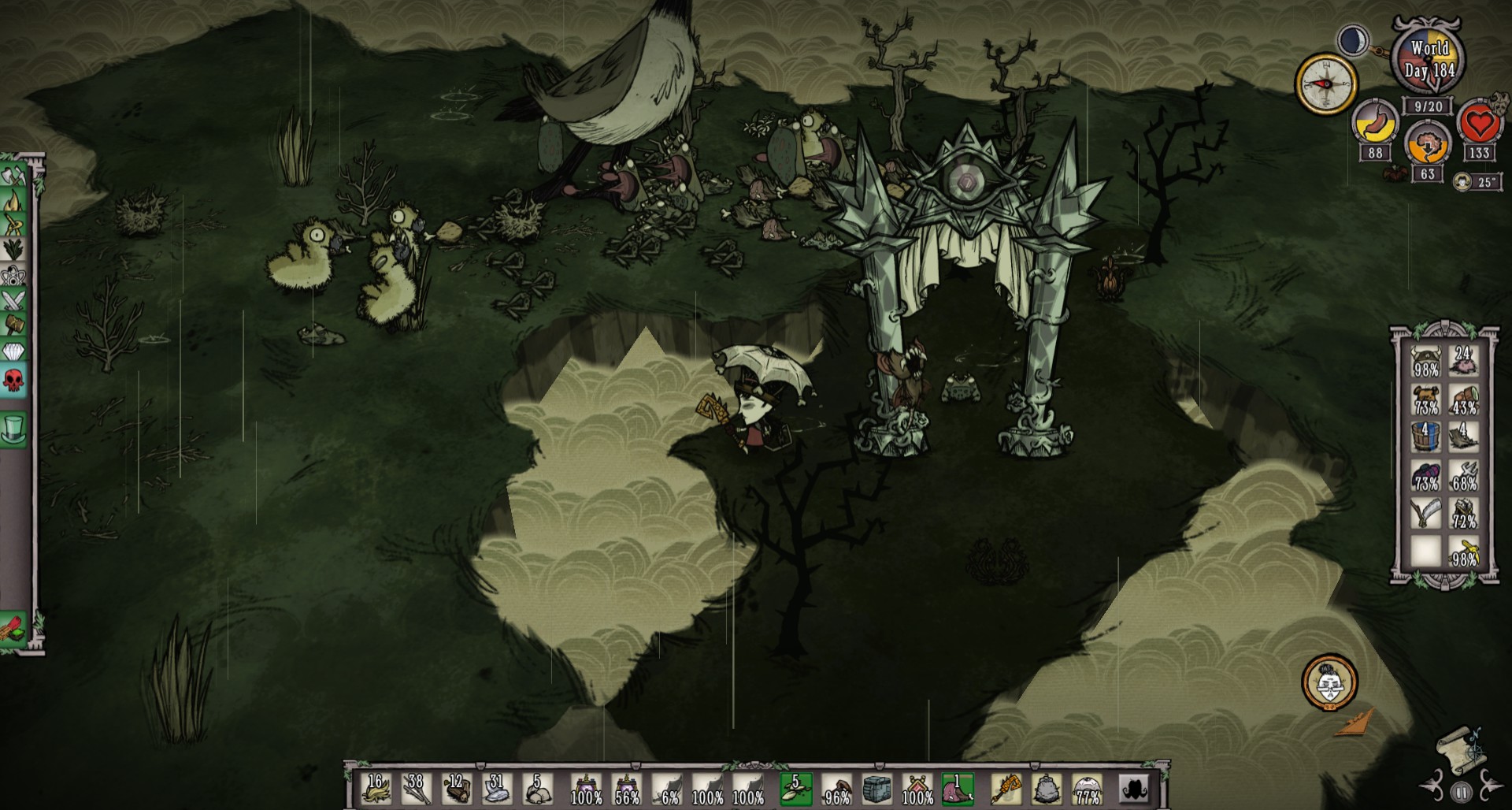
Task: Open the Science crafting tab with atom icon
Action: [x=13, y=275]
